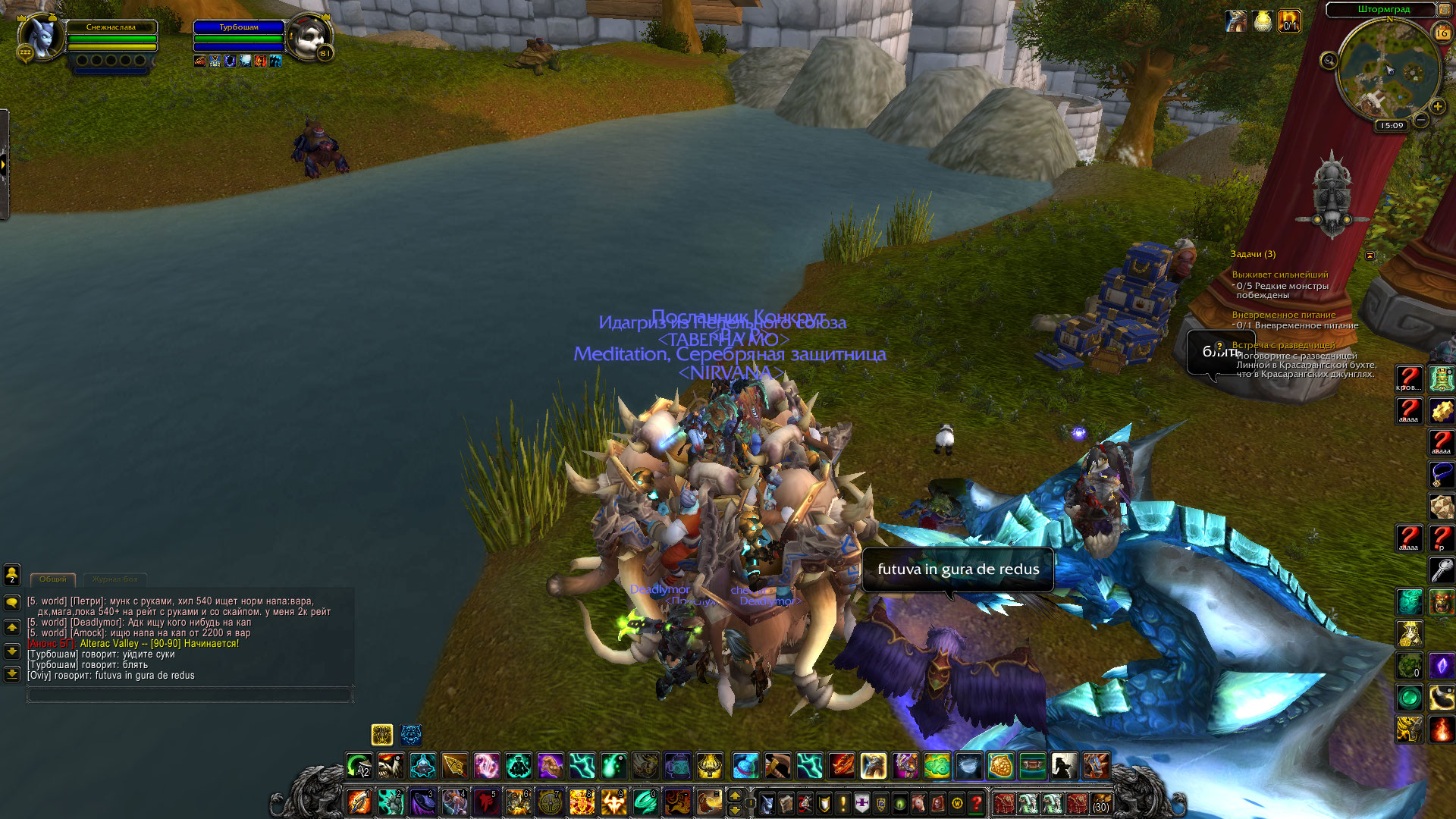1456x819 pixels.
Task: Click the Stormwind minimap
Action: (1389, 70)
